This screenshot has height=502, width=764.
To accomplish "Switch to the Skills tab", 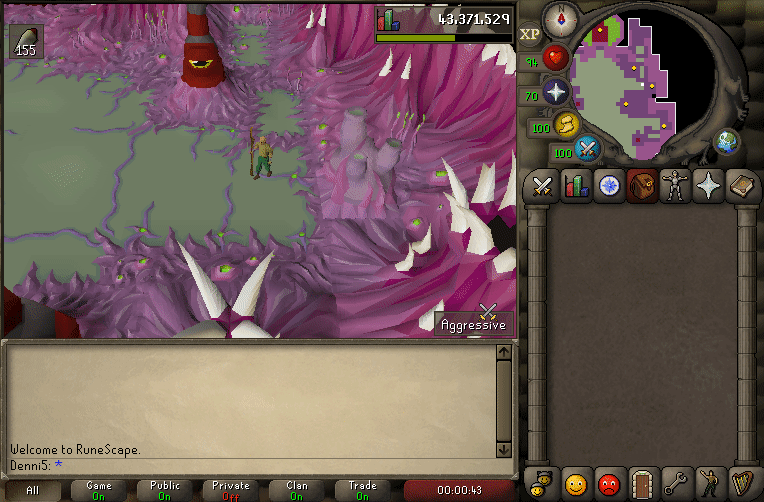I will click(576, 186).
